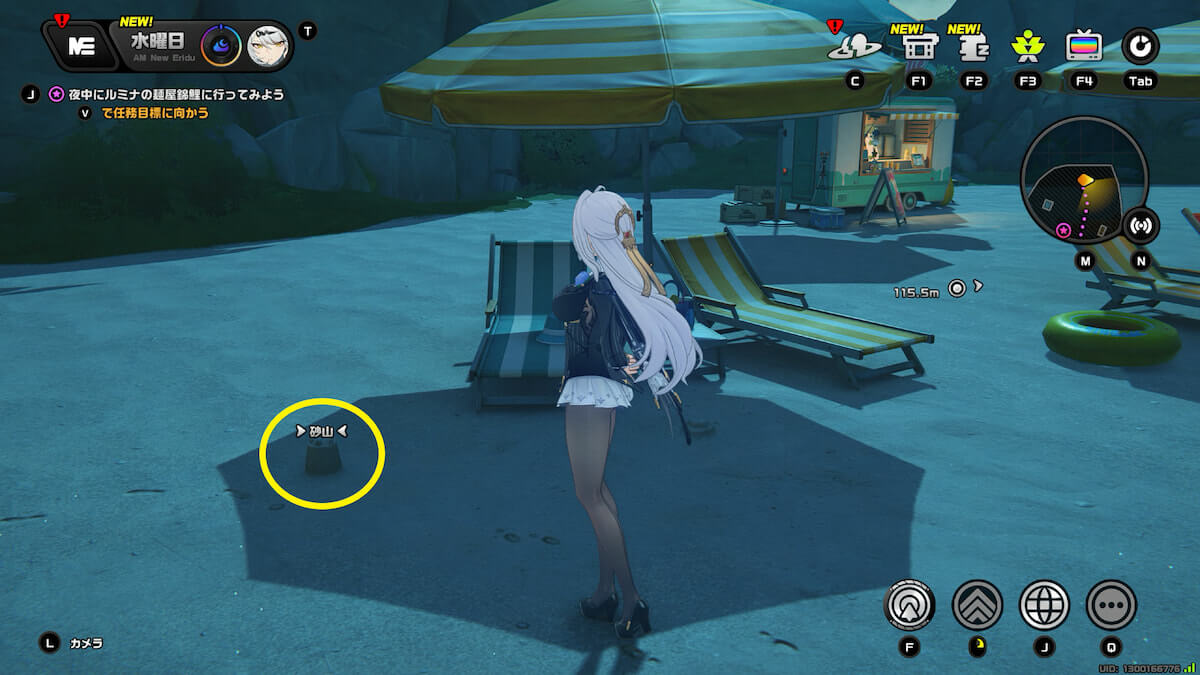1200x675 pixels.
Task: Click the signal wave icon beside minimap
Action: click(x=1140, y=224)
